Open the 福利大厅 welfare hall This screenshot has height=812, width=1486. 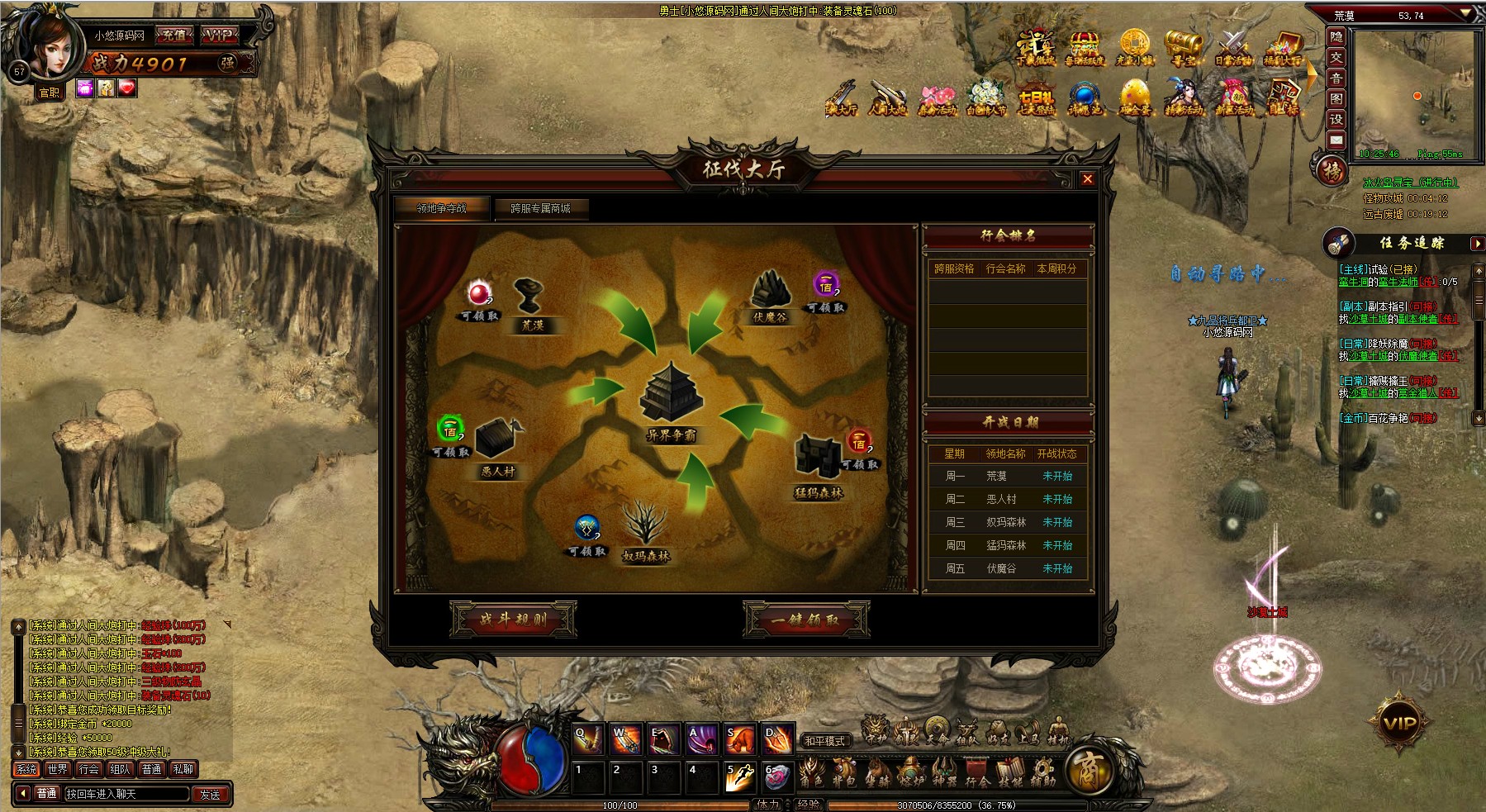pos(1282,48)
